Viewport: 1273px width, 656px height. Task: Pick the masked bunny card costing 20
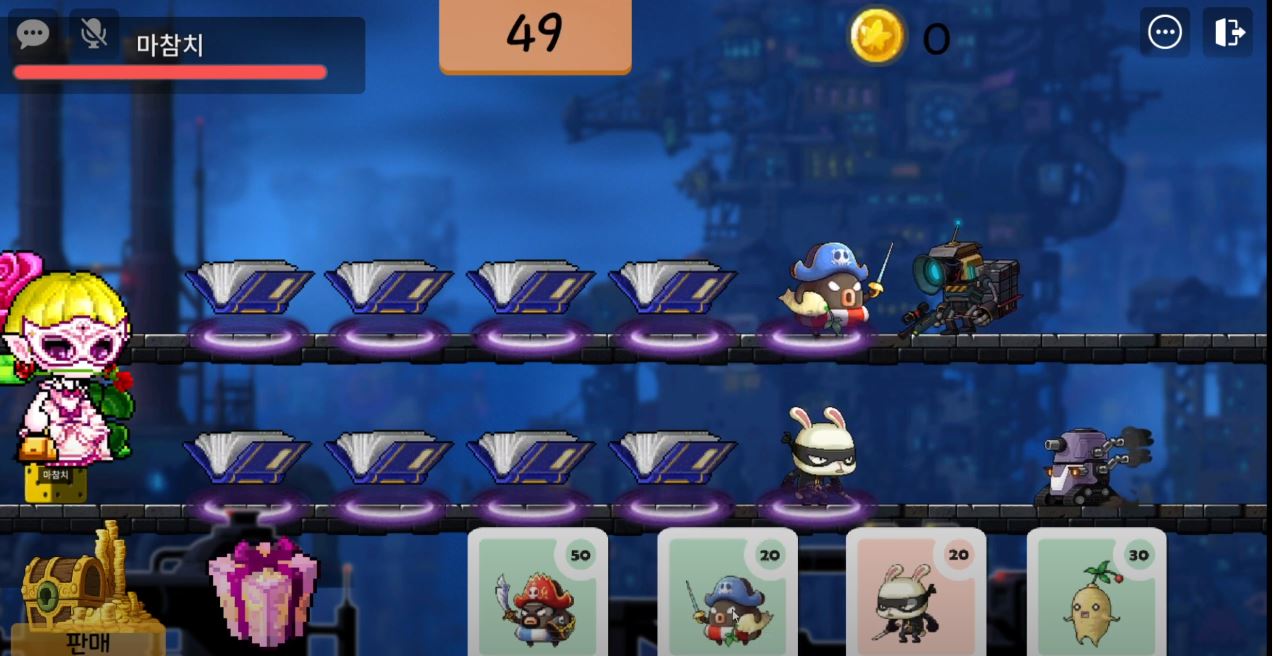coord(915,592)
